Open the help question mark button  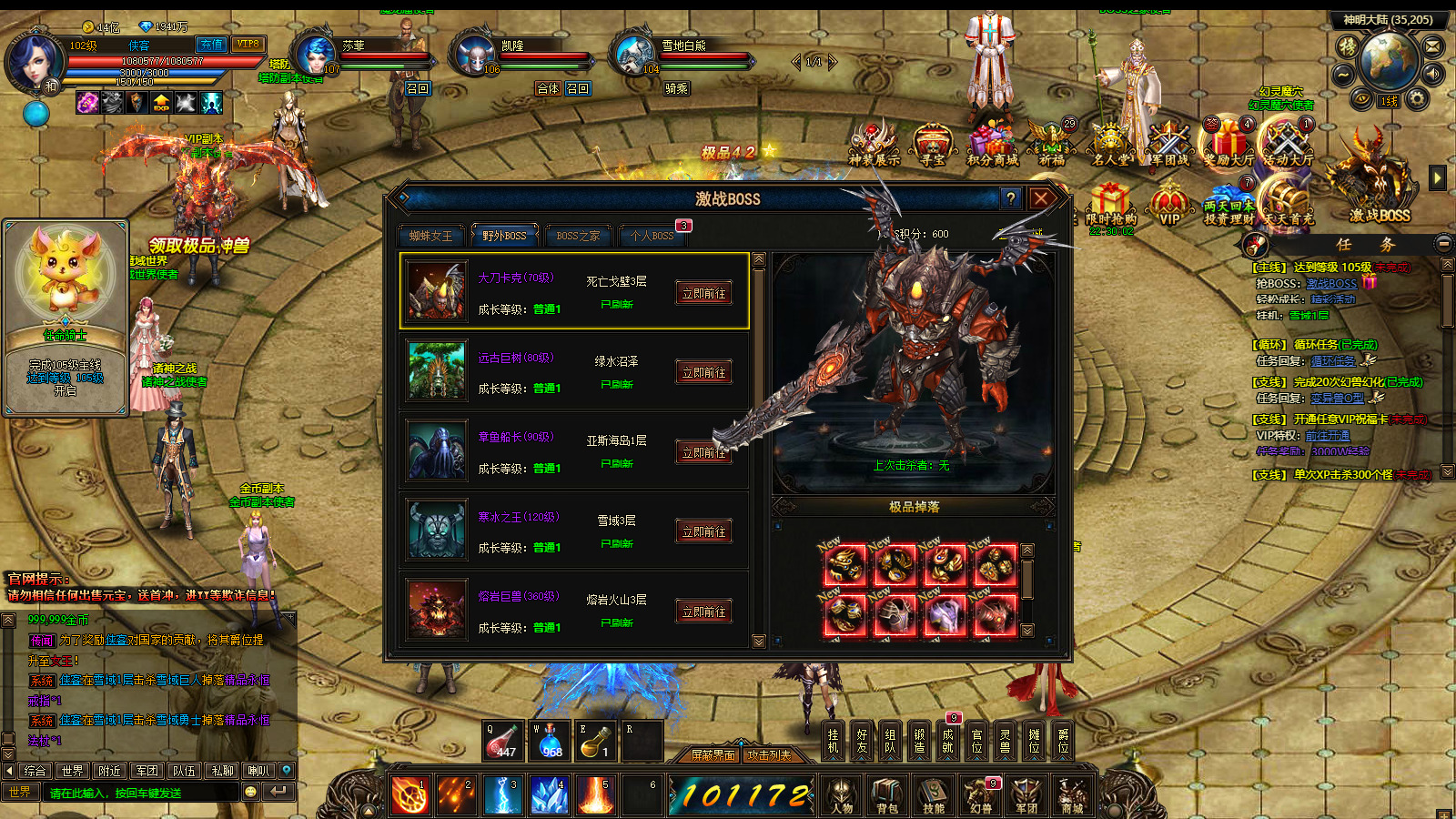click(1010, 197)
